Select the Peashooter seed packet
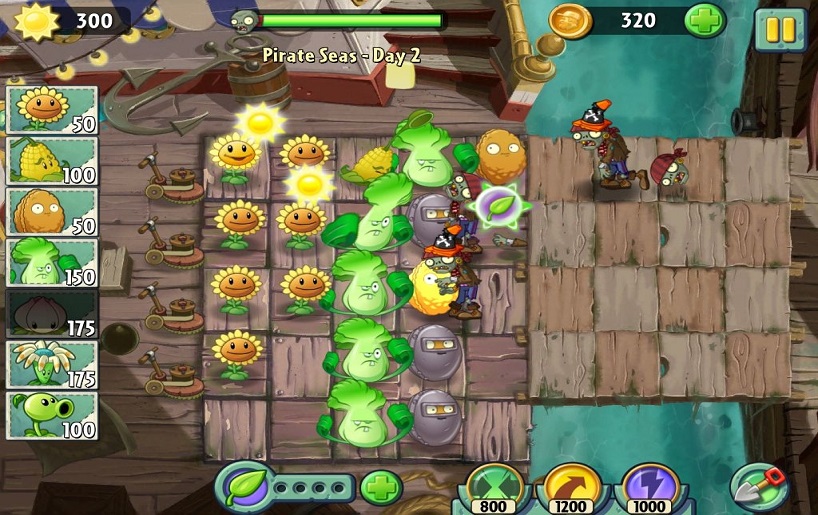The image size is (818, 515). pos(52,415)
